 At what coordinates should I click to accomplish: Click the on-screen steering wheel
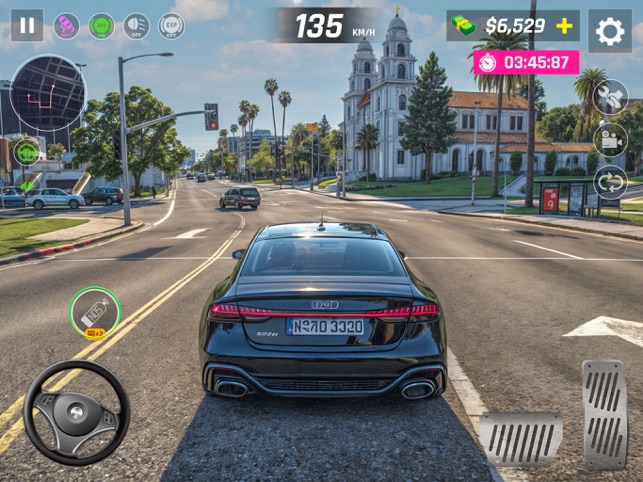tap(76, 412)
